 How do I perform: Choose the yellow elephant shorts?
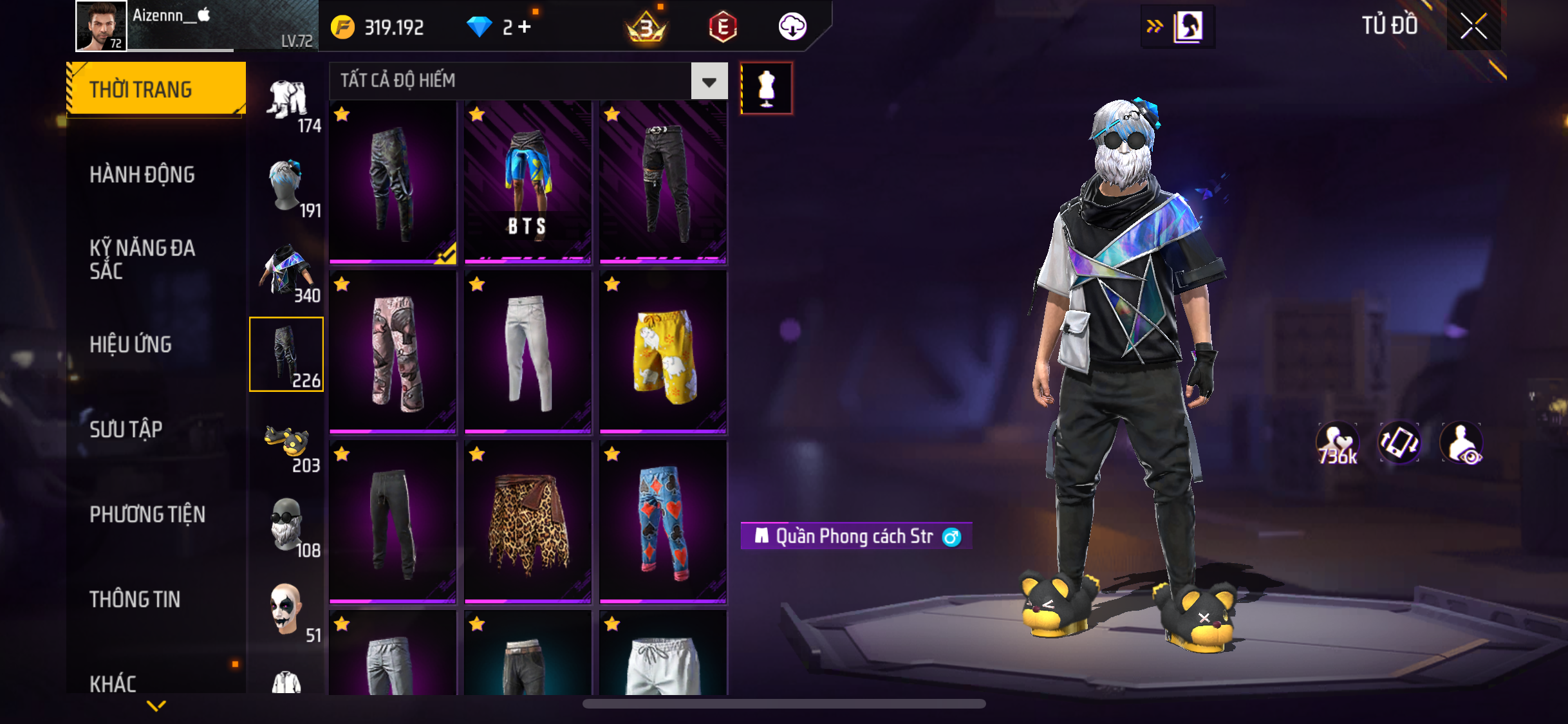point(662,352)
